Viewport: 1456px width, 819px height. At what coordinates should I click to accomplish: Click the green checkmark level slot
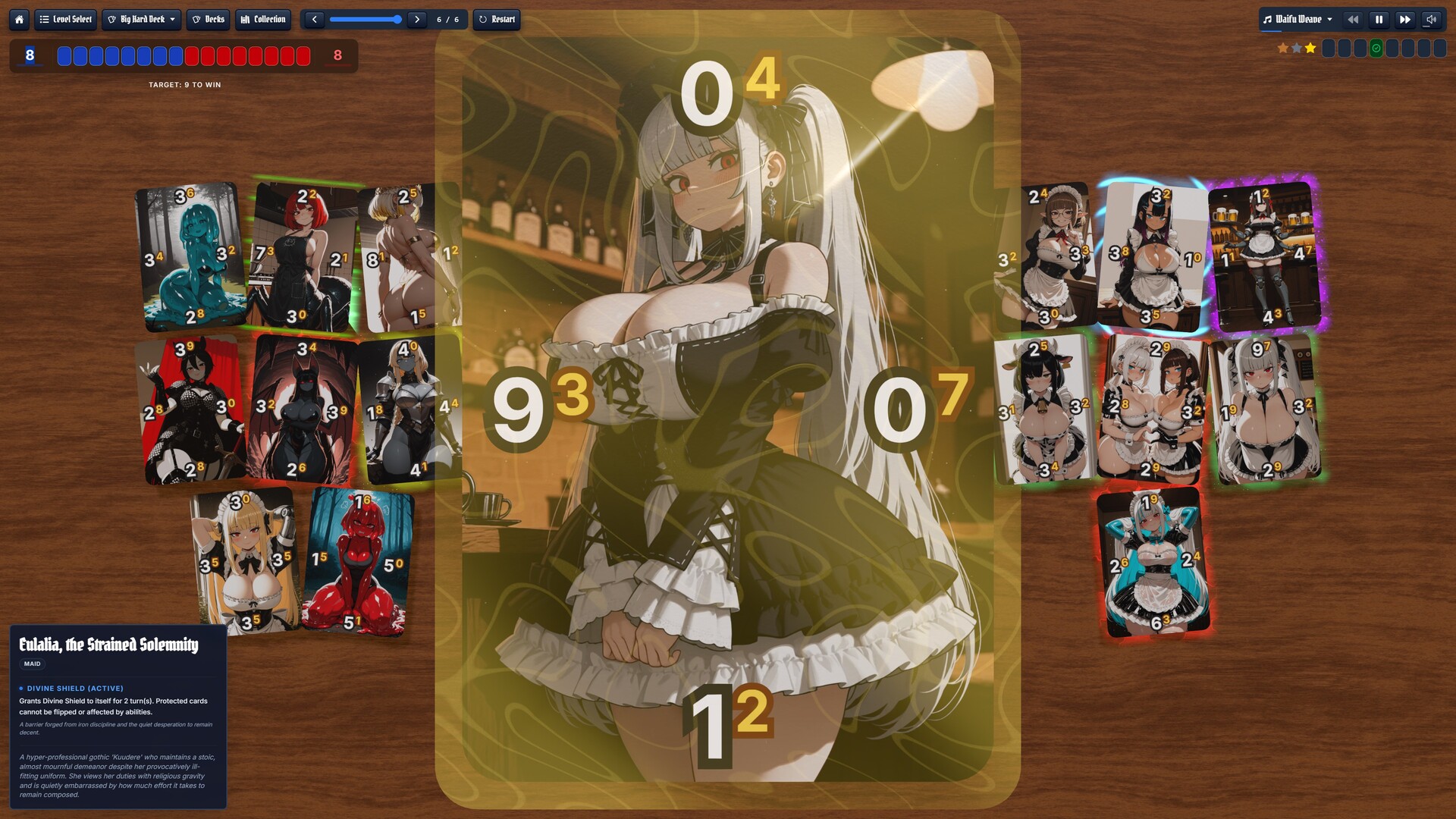[x=1376, y=49]
